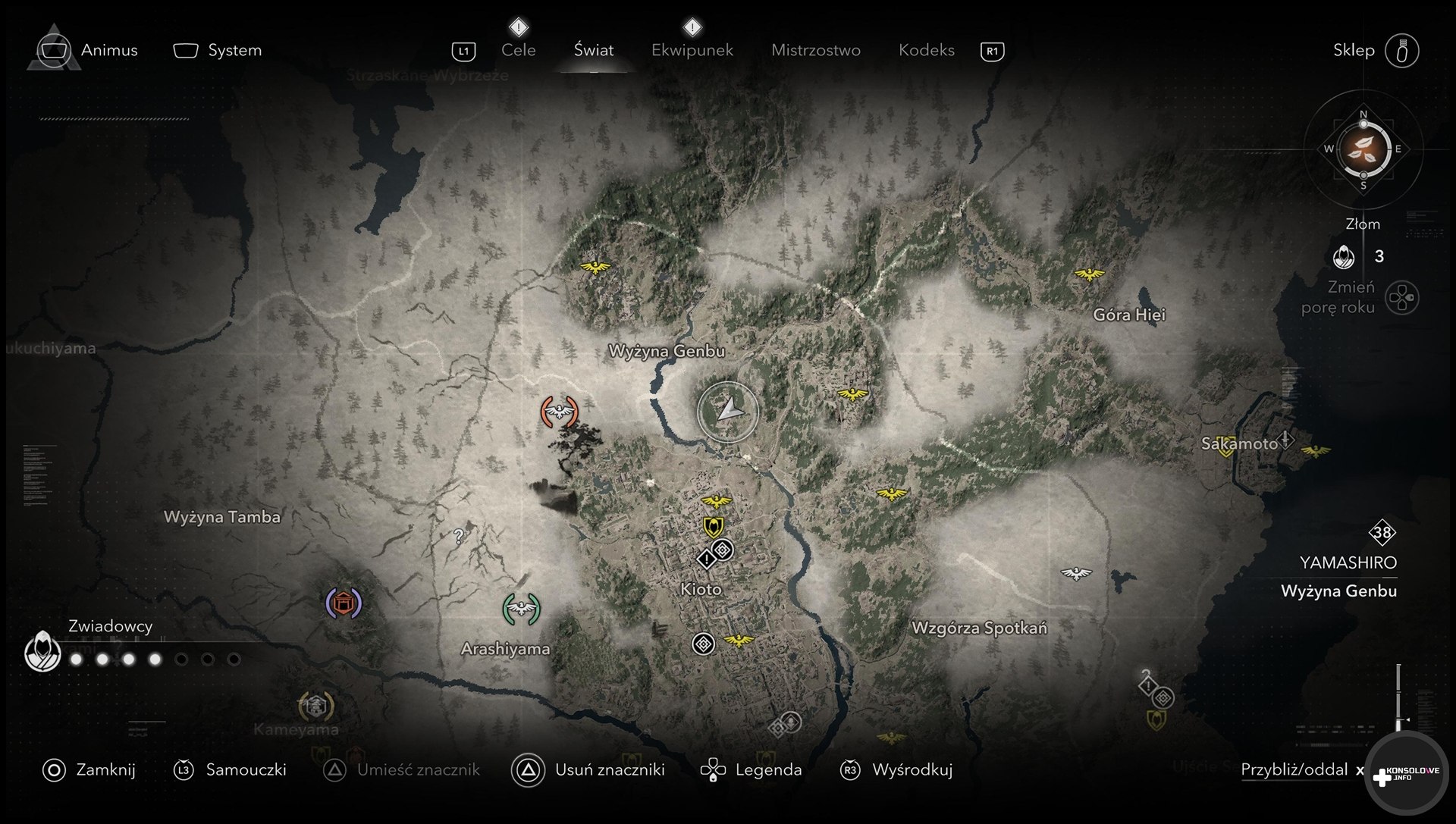This screenshot has width=1456, height=824.
Task: Select the yellow eagle marker near Góra Hiei
Action: click(1089, 274)
